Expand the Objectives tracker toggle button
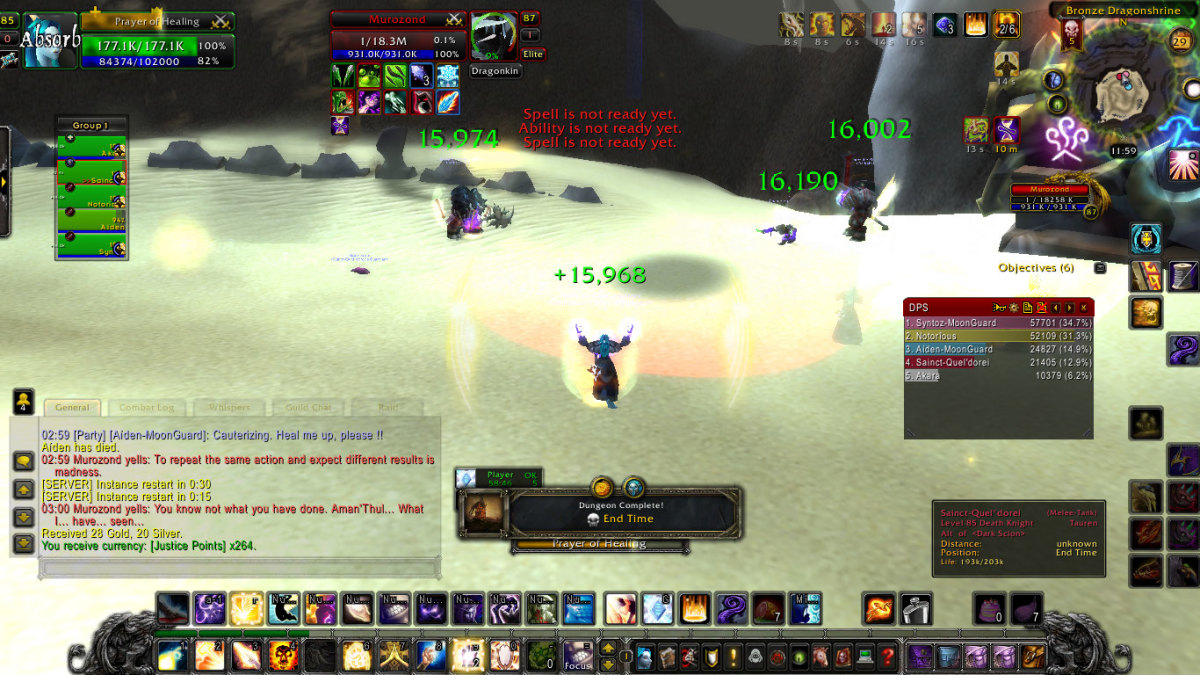 point(1100,268)
